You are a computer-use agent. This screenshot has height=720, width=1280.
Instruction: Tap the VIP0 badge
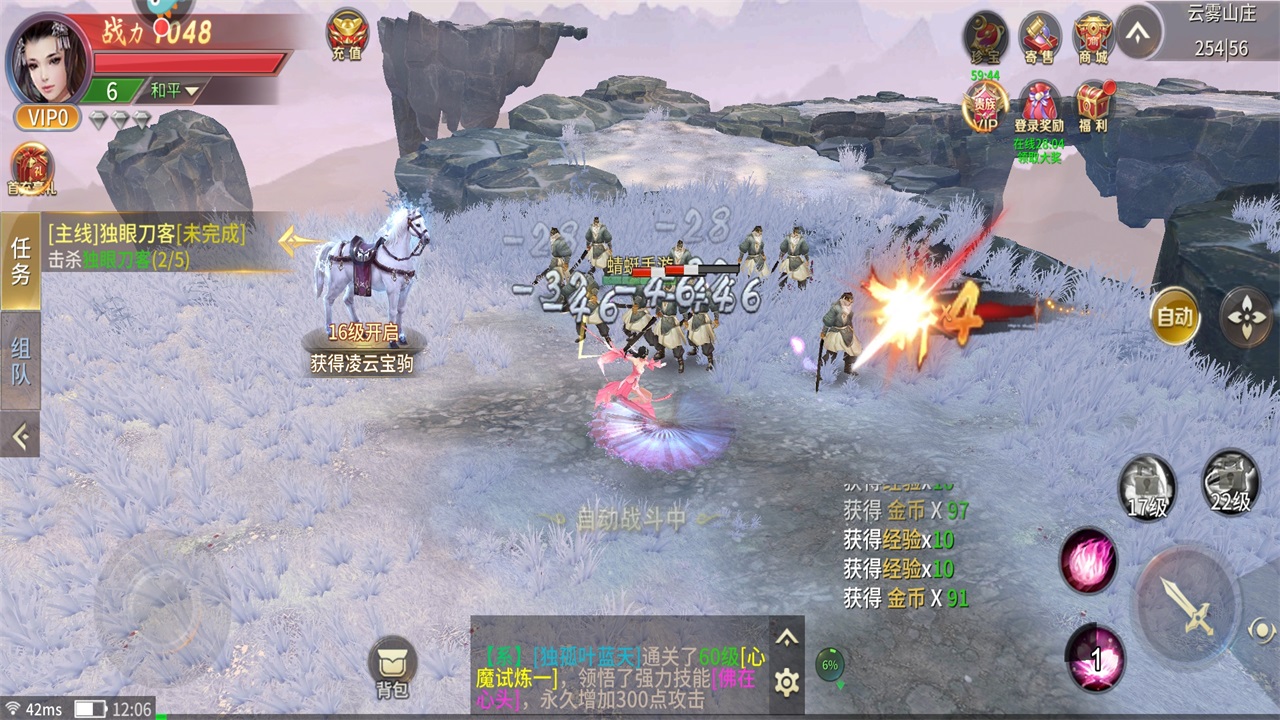tap(46, 117)
